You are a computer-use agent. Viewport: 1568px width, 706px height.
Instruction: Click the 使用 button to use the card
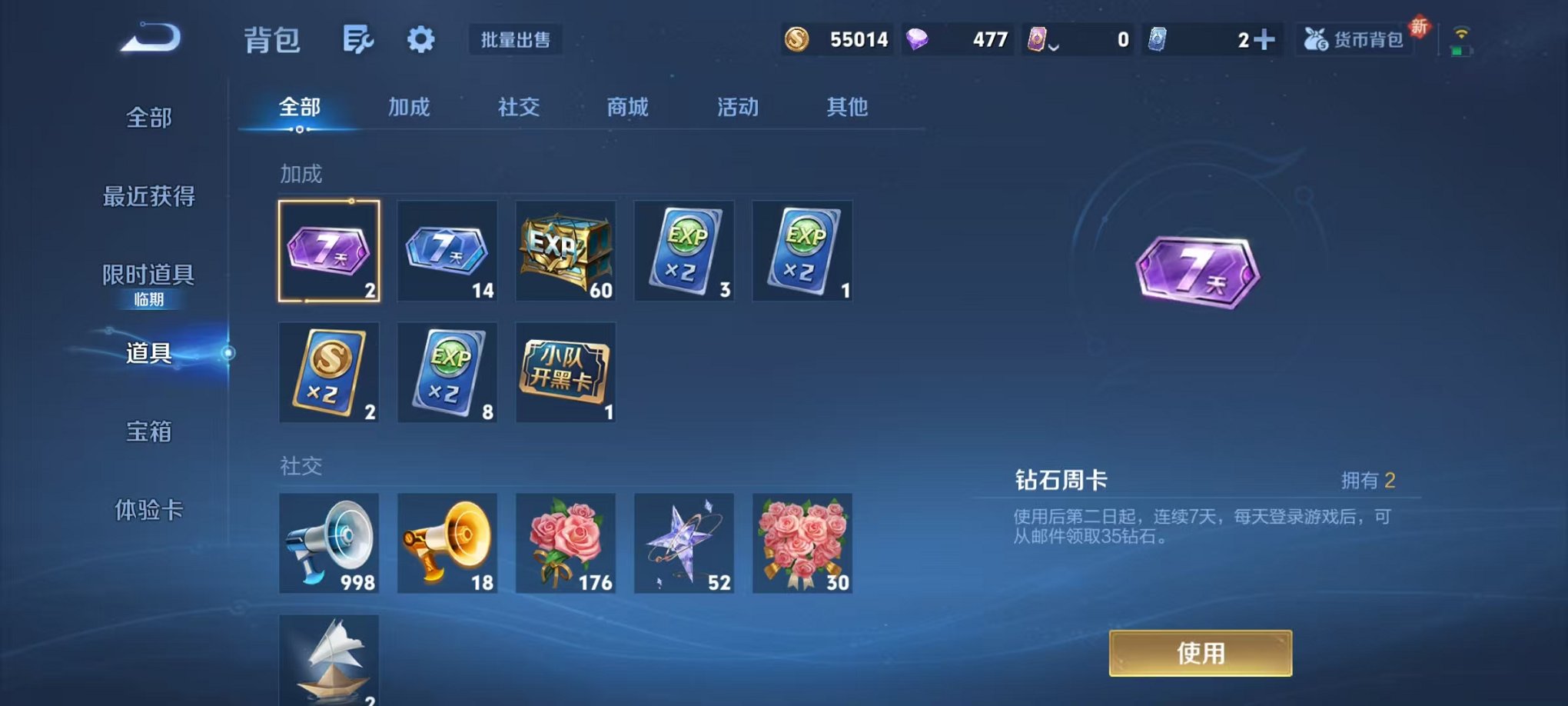(x=1201, y=652)
